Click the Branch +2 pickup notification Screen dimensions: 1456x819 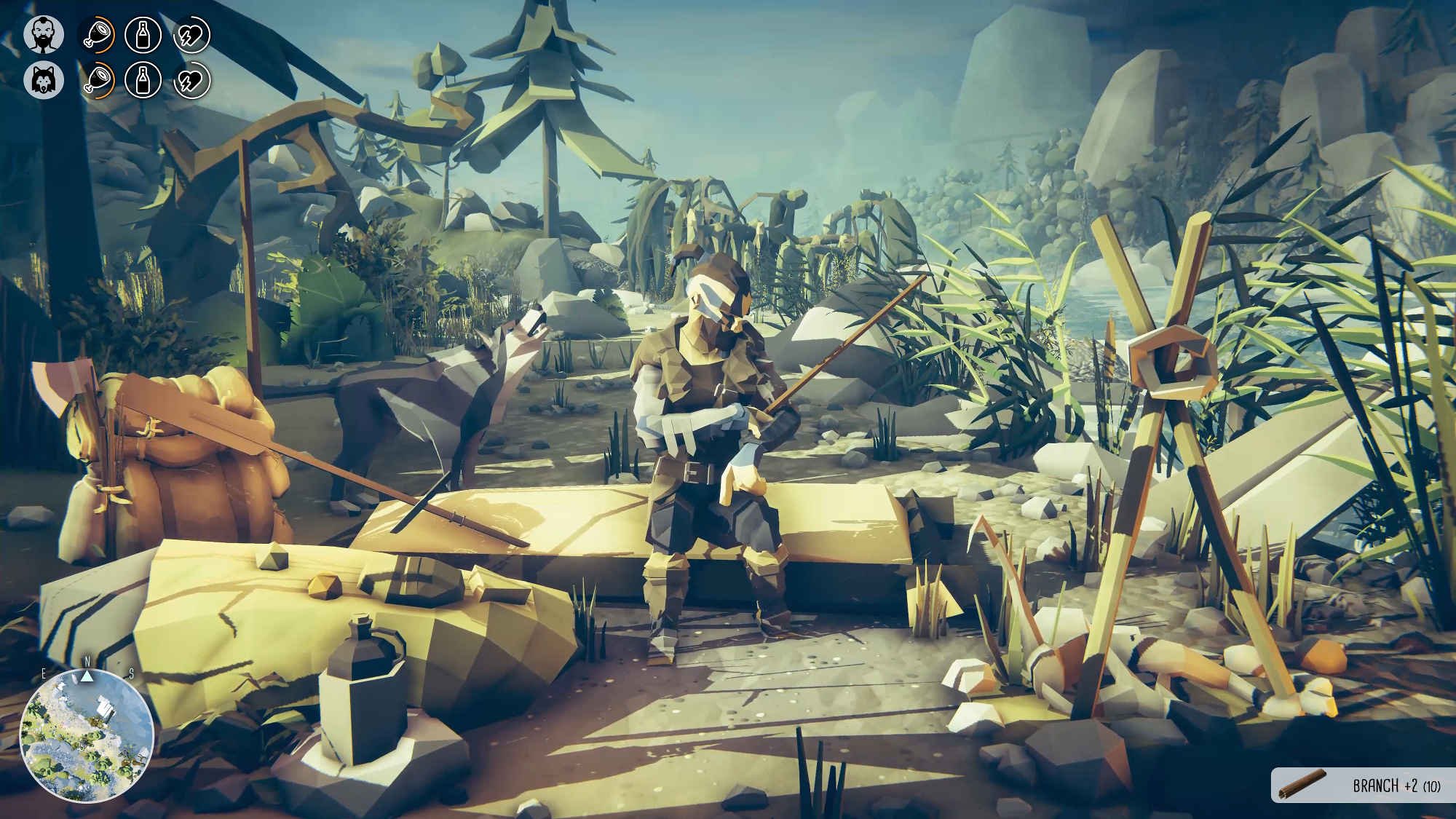pos(1363,786)
